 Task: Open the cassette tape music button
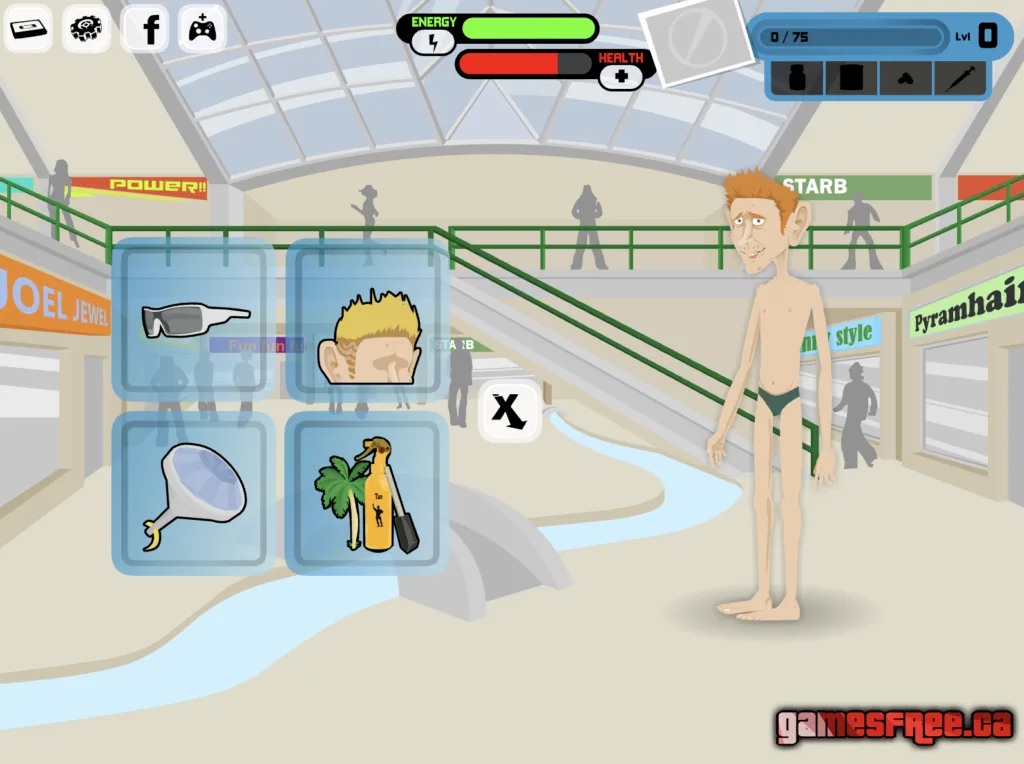coord(30,28)
